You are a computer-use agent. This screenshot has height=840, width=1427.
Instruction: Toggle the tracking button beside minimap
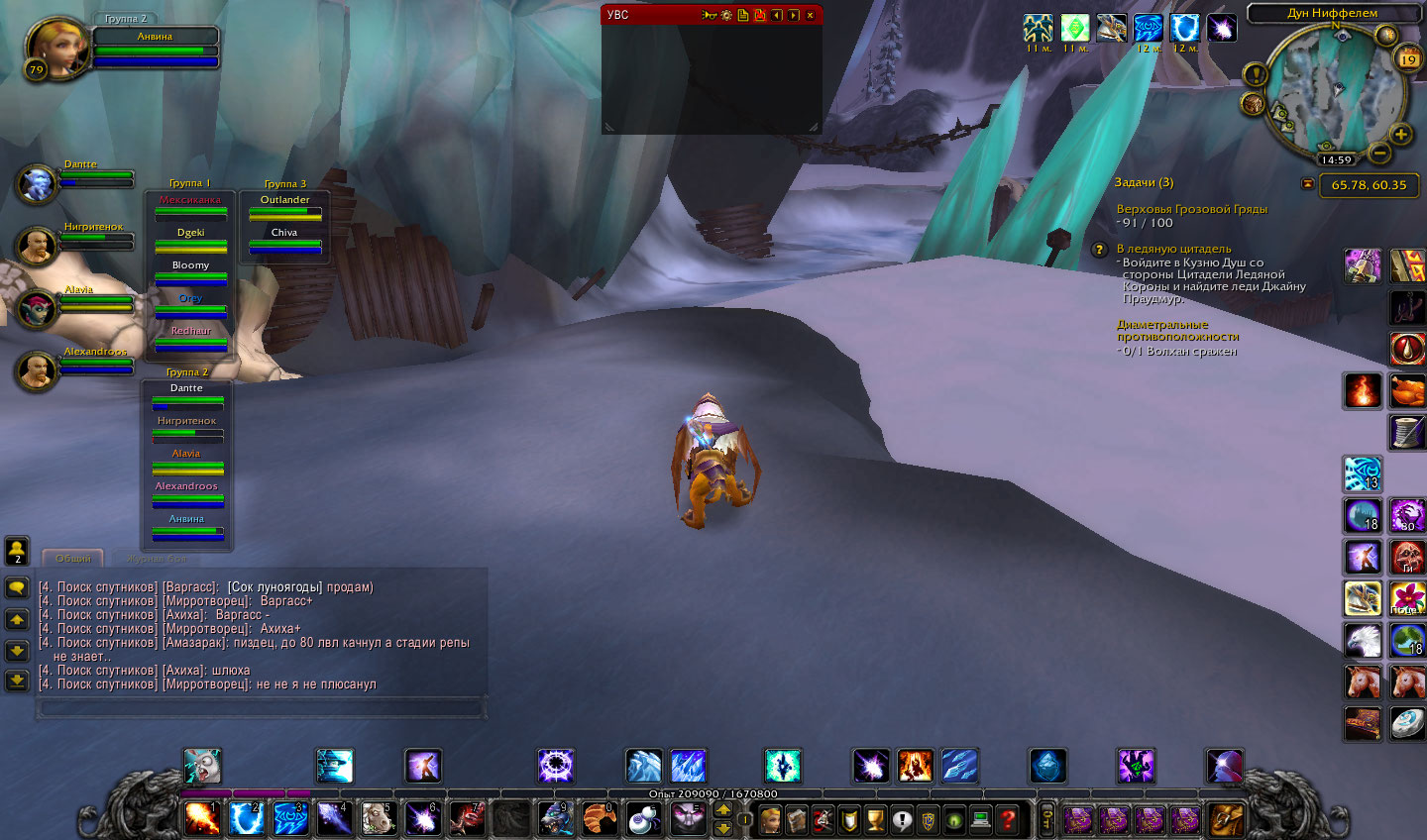coord(1254,103)
